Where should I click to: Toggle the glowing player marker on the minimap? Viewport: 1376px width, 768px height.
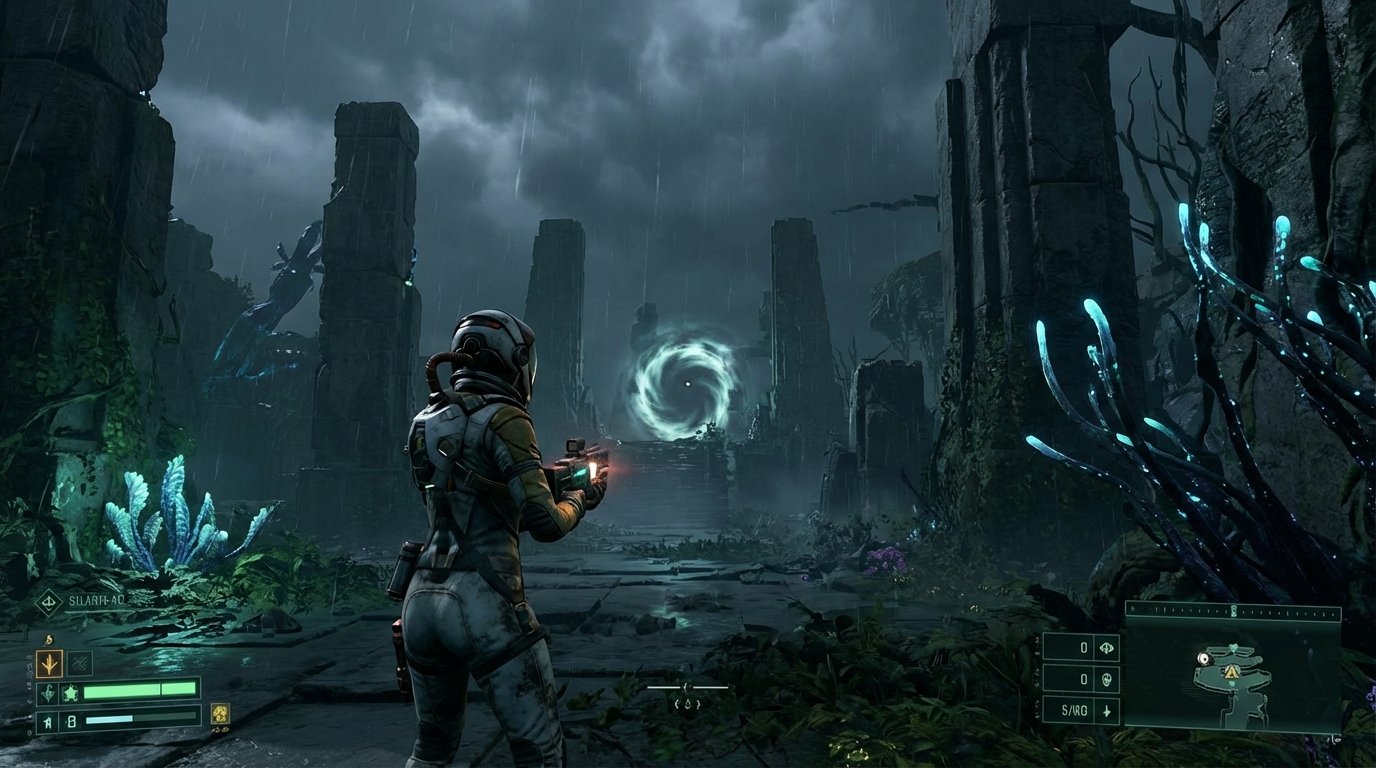[1204, 657]
